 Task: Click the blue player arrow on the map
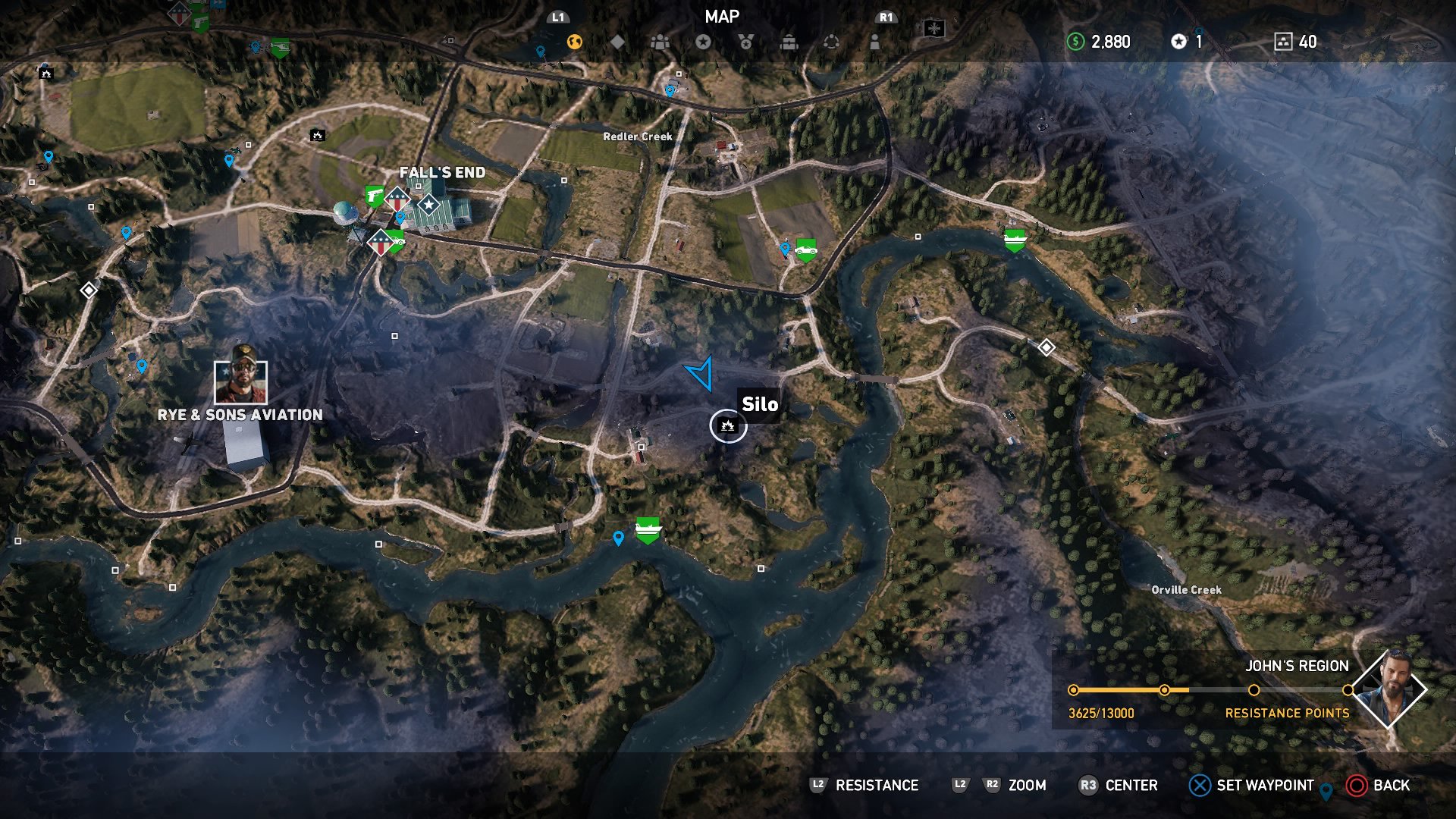click(x=701, y=373)
